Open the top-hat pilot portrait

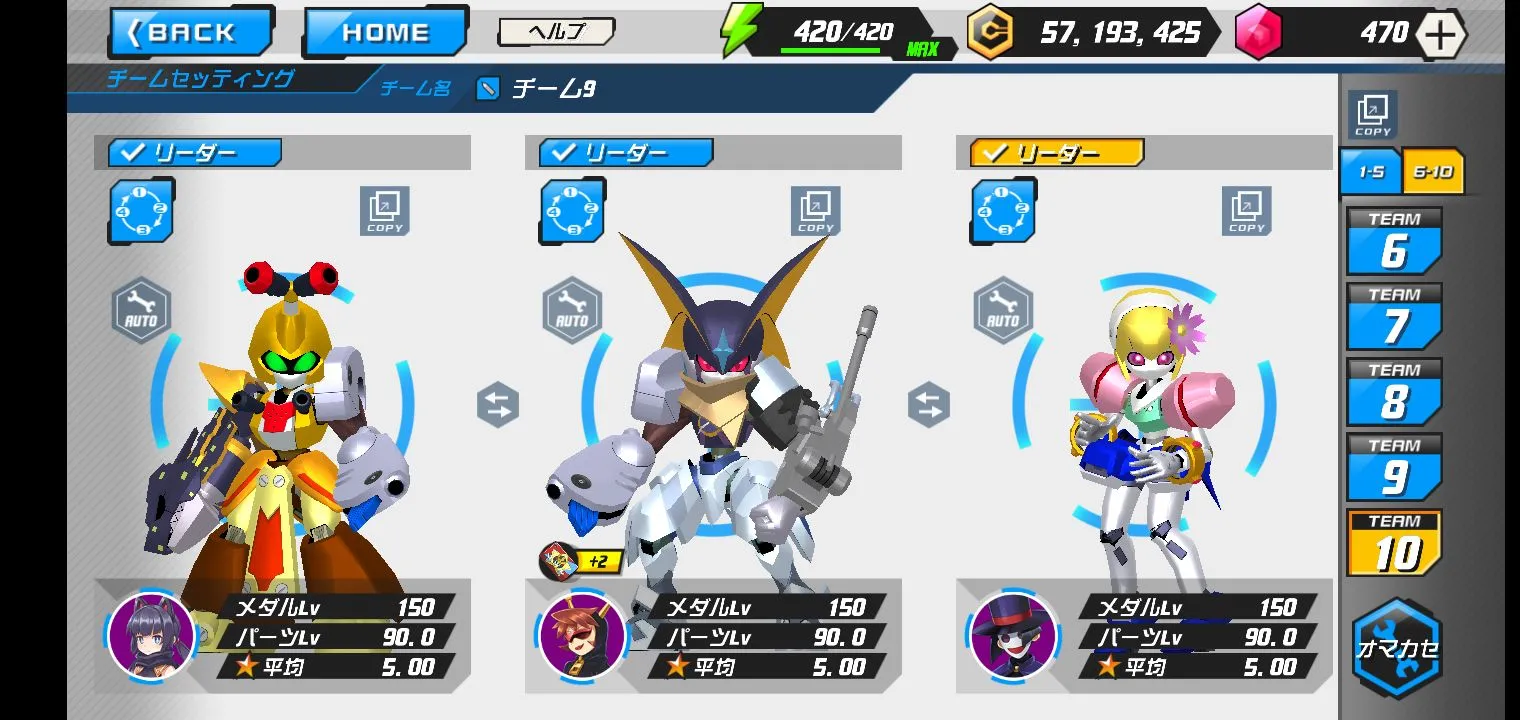[1013, 635]
